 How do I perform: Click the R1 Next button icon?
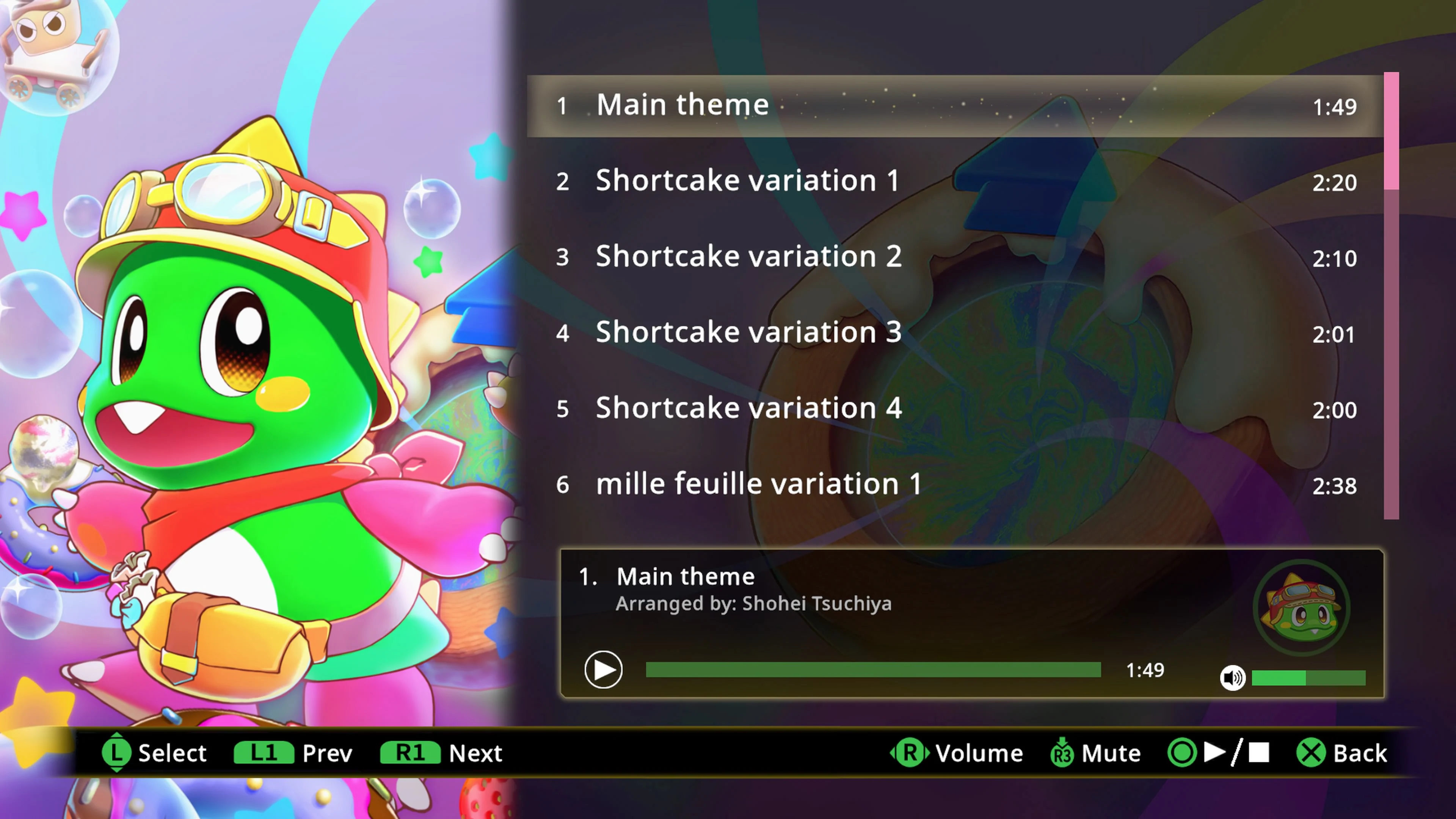(410, 753)
